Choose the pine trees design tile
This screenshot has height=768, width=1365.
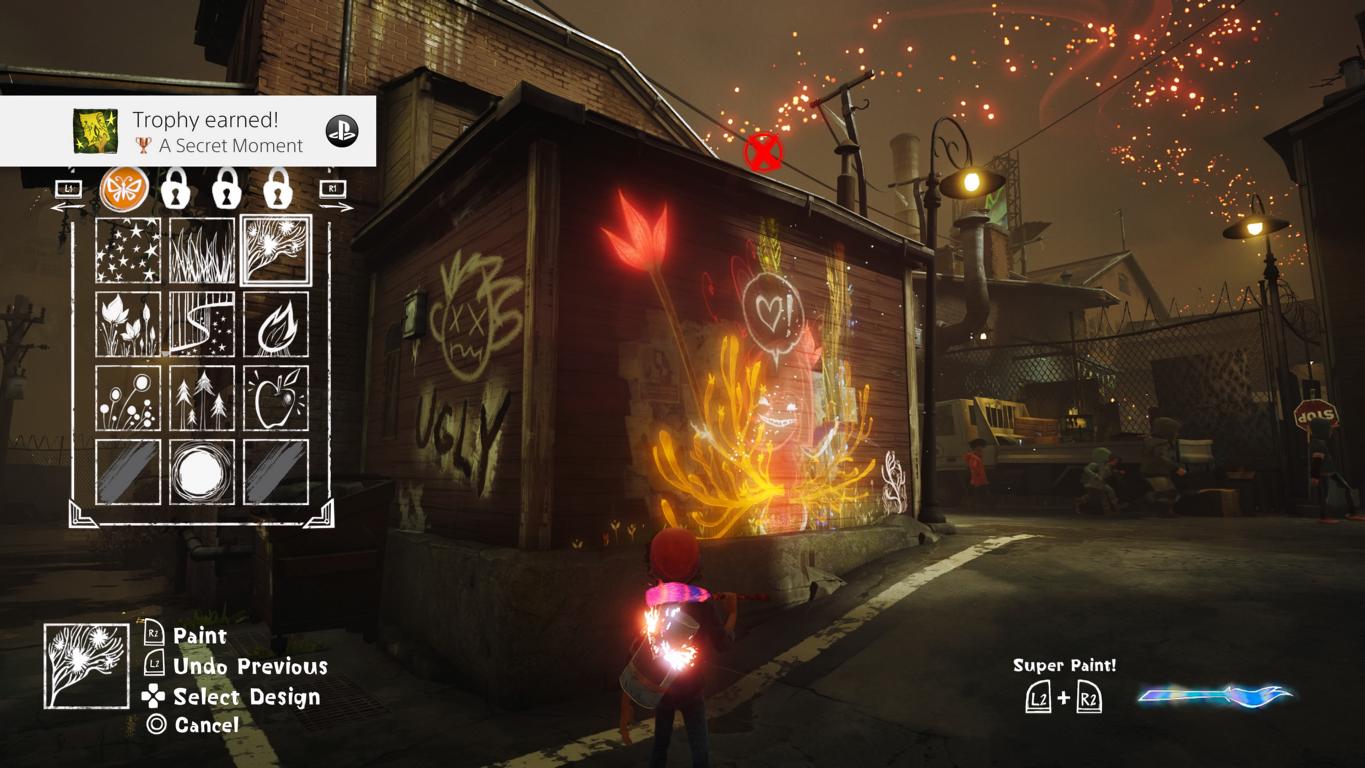click(202, 398)
